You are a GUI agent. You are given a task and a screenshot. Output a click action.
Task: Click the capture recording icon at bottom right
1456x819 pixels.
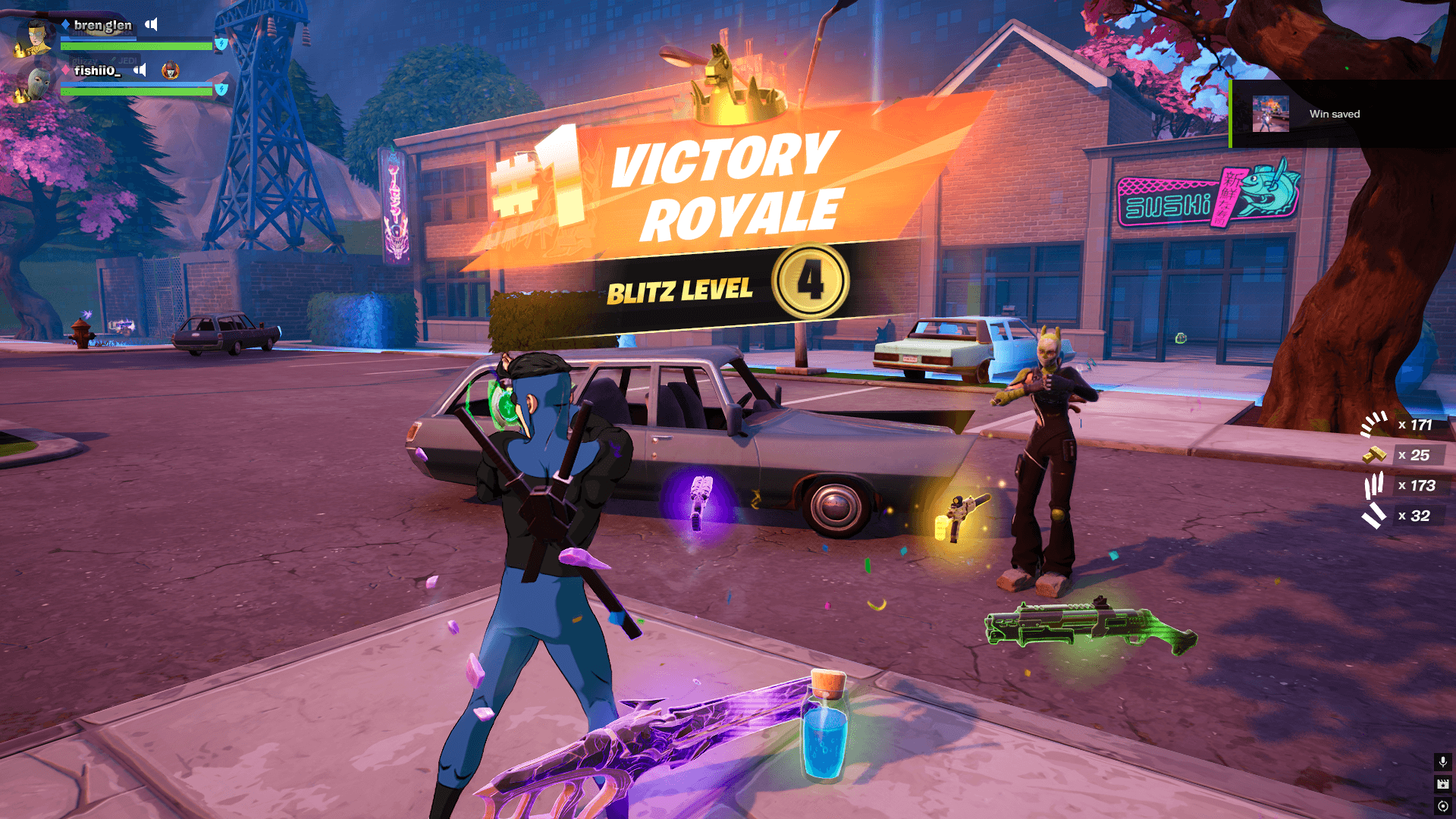point(1443,805)
